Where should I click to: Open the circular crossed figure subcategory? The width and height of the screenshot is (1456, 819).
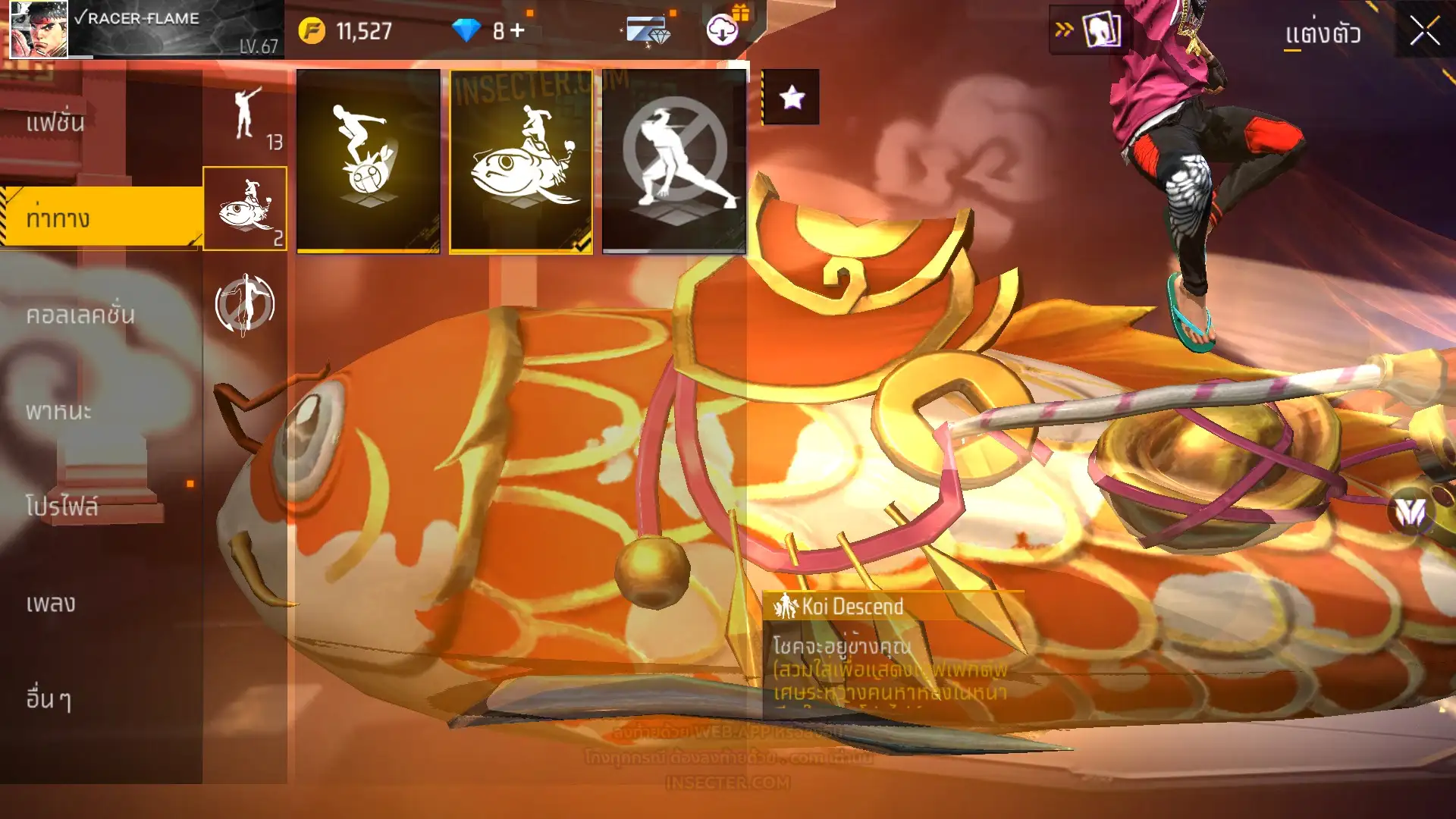pyautogui.click(x=244, y=305)
